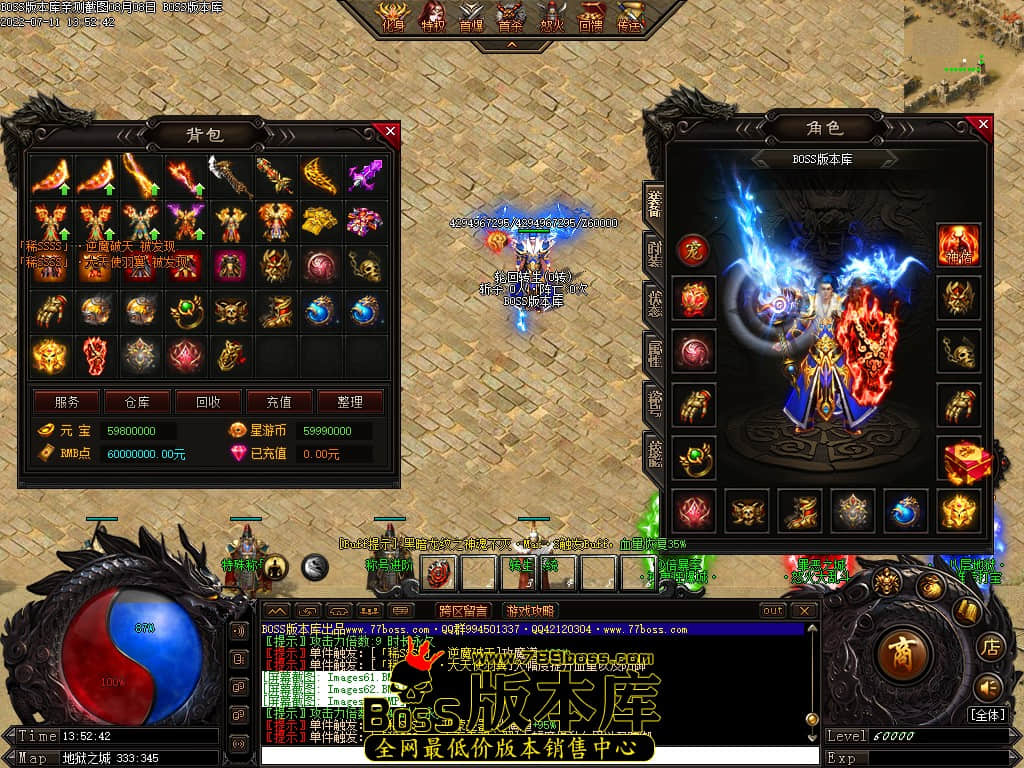Screen dimensions: 1024x768
Task: Select the 宠 pet round button
Action: click(x=692, y=250)
